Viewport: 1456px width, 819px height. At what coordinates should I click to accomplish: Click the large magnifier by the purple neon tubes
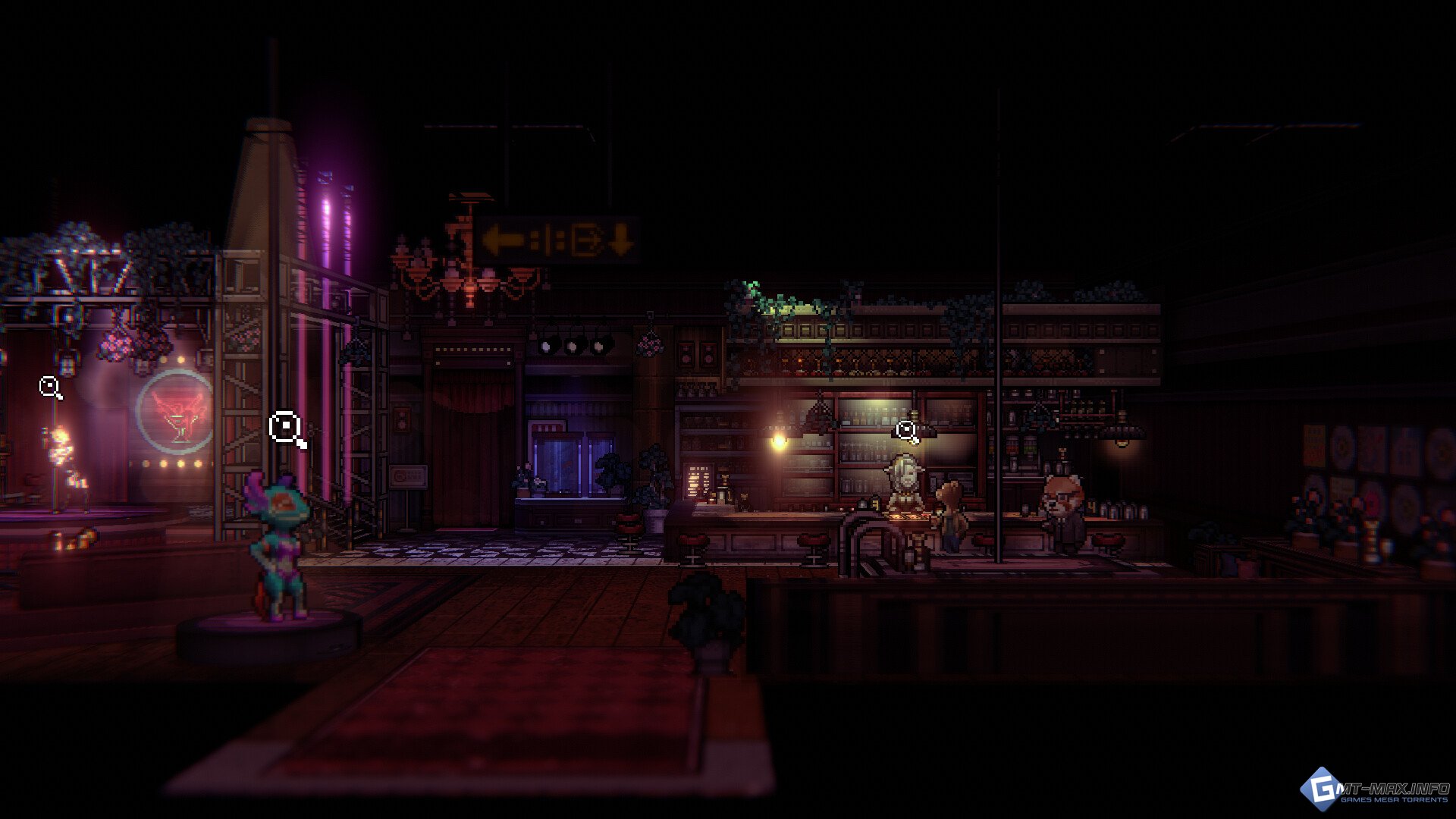click(x=287, y=428)
